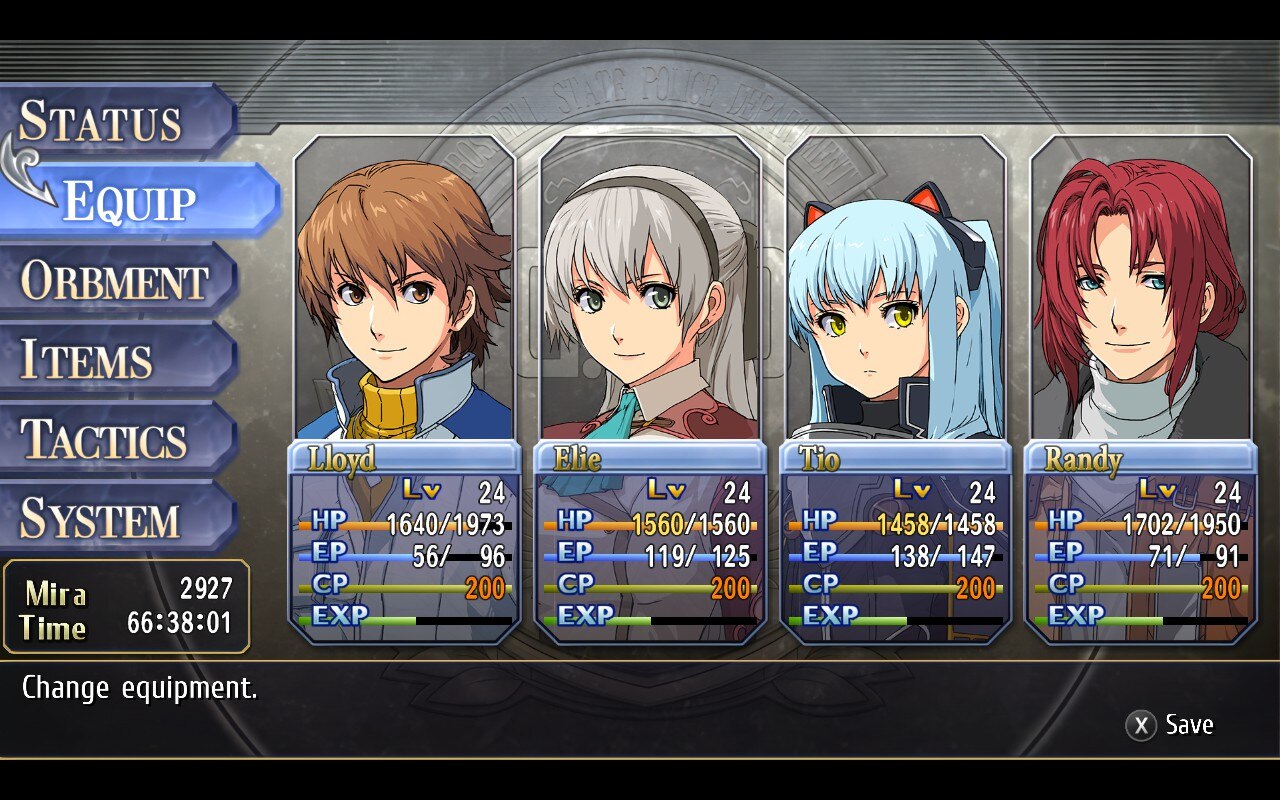The height and width of the screenshot is (800, 1280).
Task: Select Randy's character portrait
Action: 1141,300
